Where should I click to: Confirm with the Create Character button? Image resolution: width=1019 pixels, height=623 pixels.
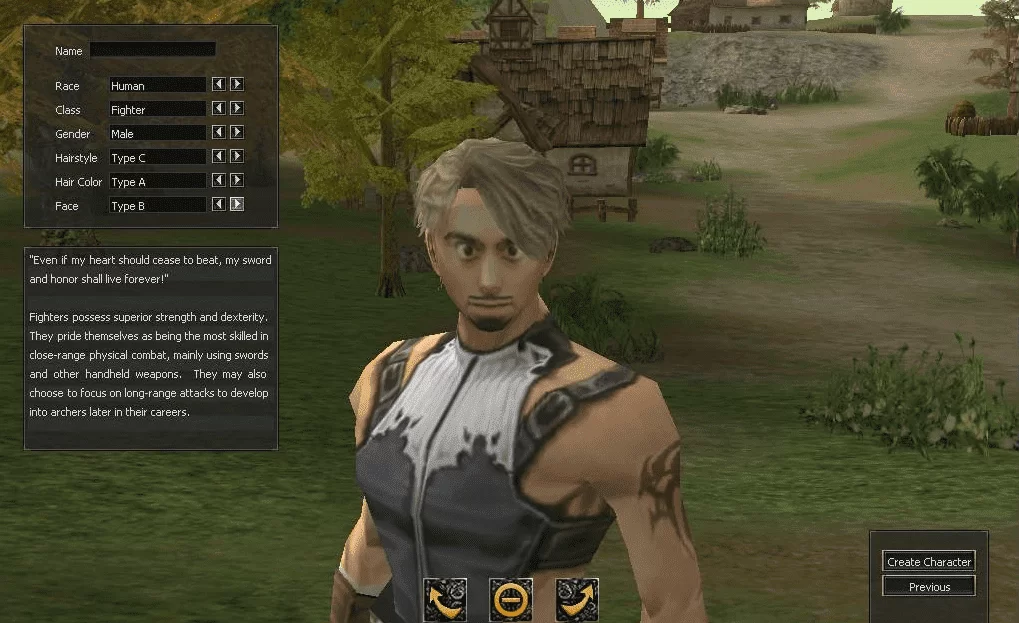tap(929, 562)
